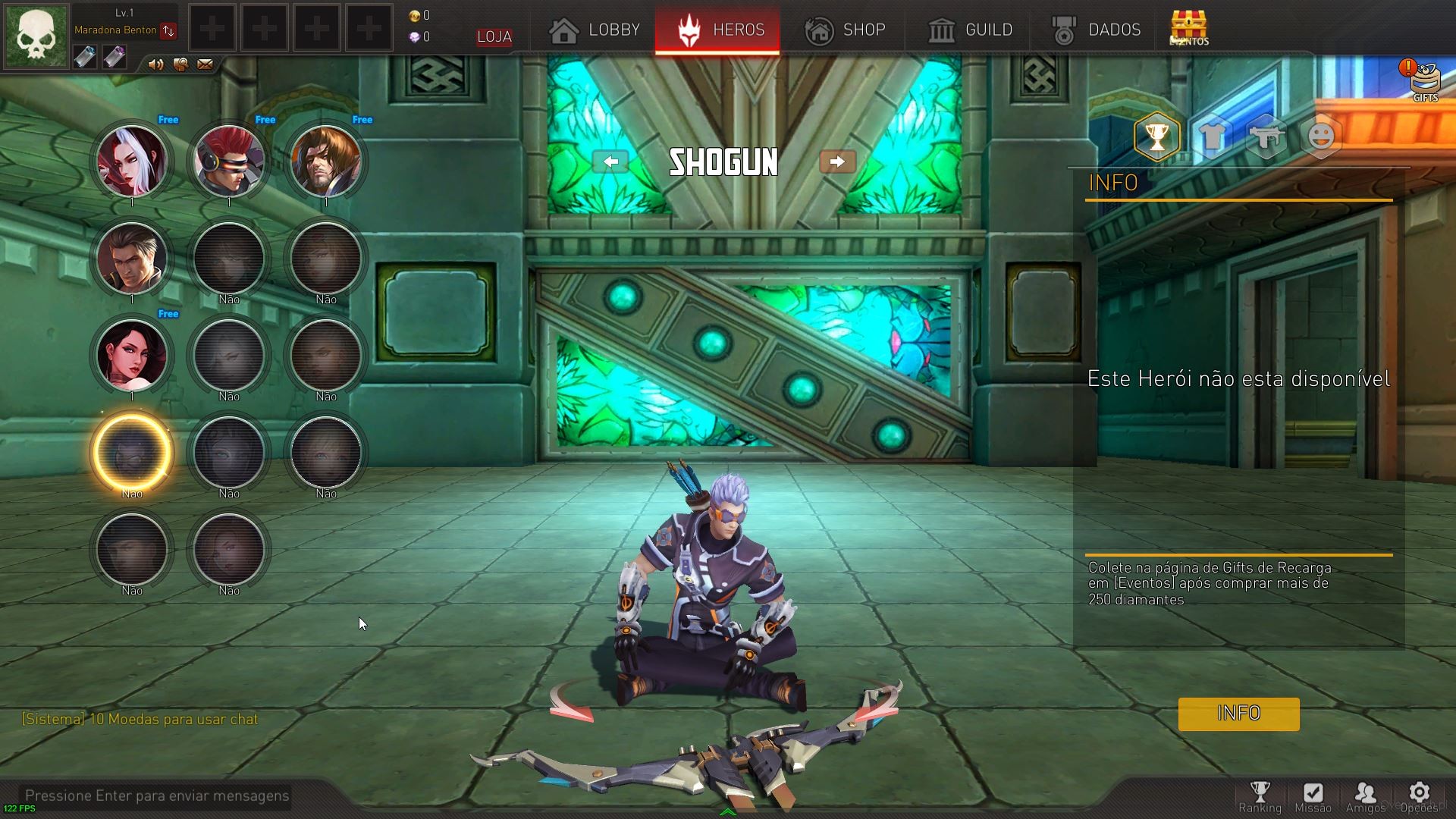Open the smiley emotes tab

click(x=1321, y=136)
